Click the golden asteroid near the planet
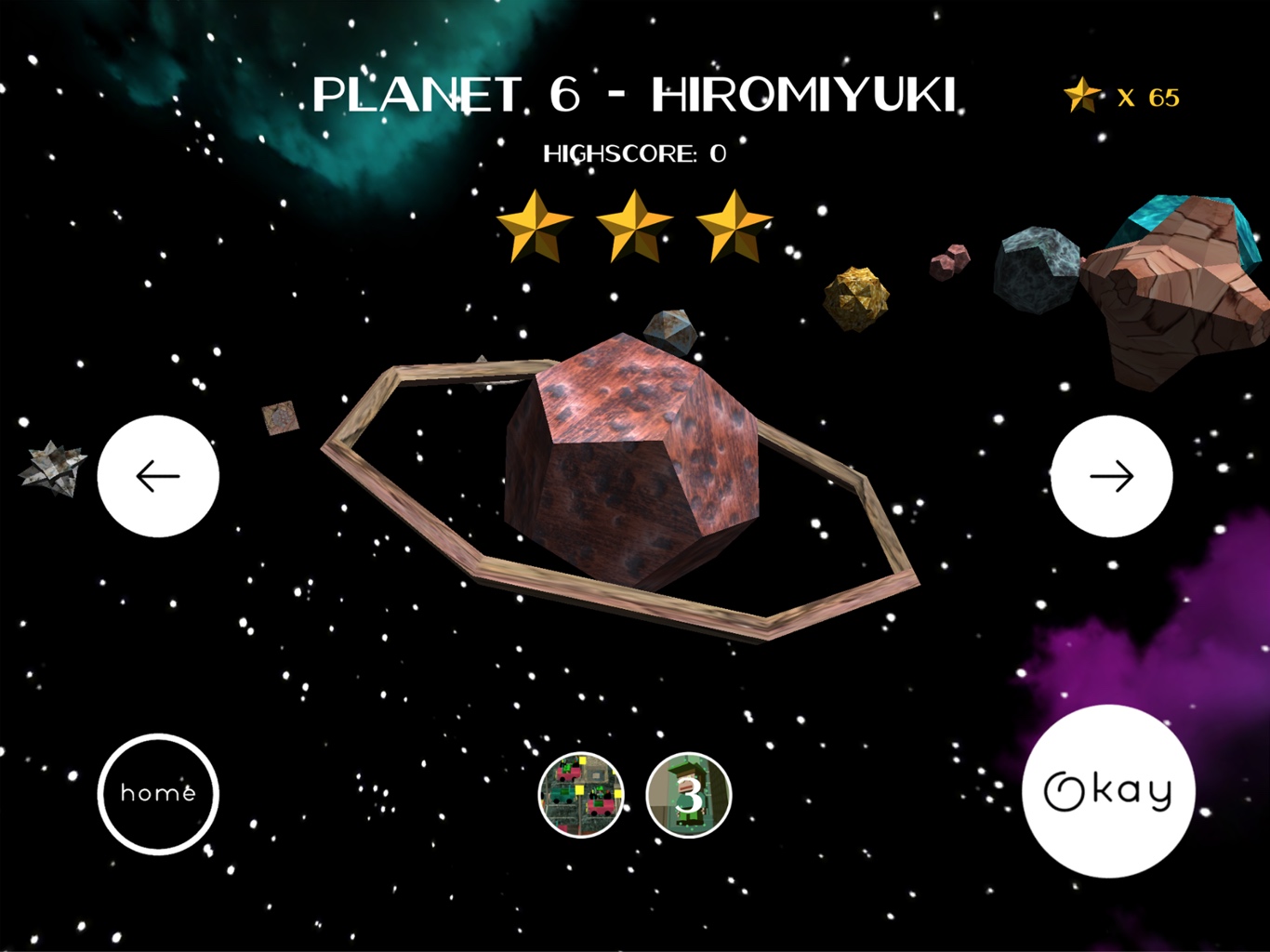Image resolution: width=1270 pixels, height=952 pixels. 855,297
